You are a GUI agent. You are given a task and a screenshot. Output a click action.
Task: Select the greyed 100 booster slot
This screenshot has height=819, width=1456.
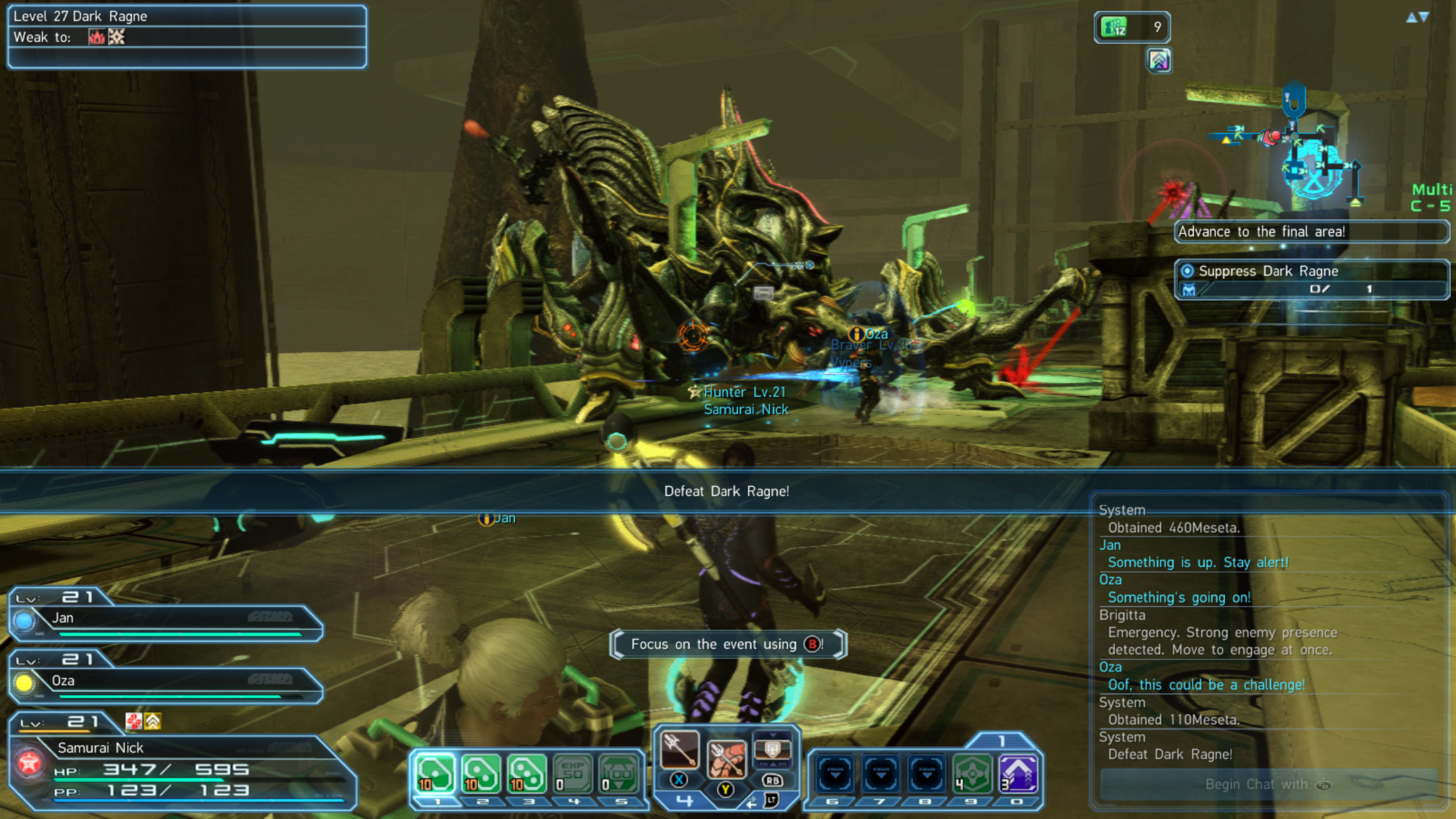tap(619, 773)
